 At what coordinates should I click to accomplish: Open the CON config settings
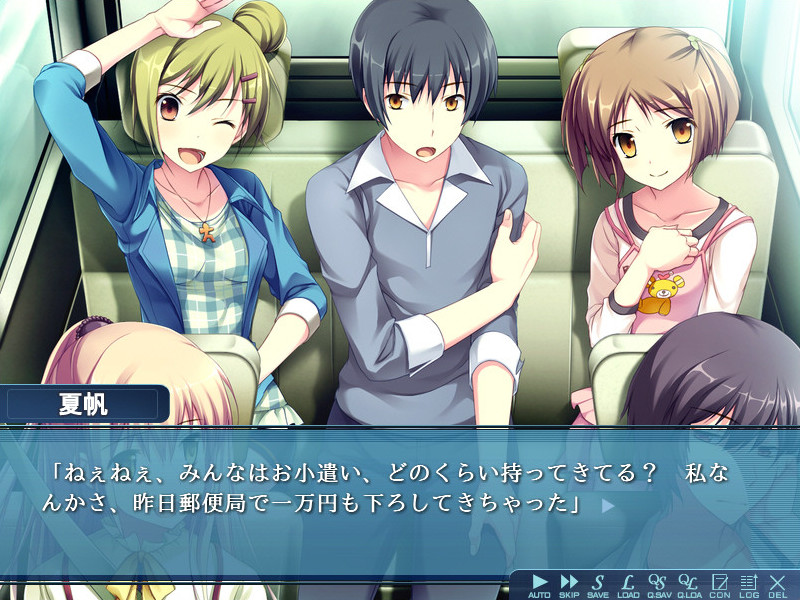click(x=719, y=584)
